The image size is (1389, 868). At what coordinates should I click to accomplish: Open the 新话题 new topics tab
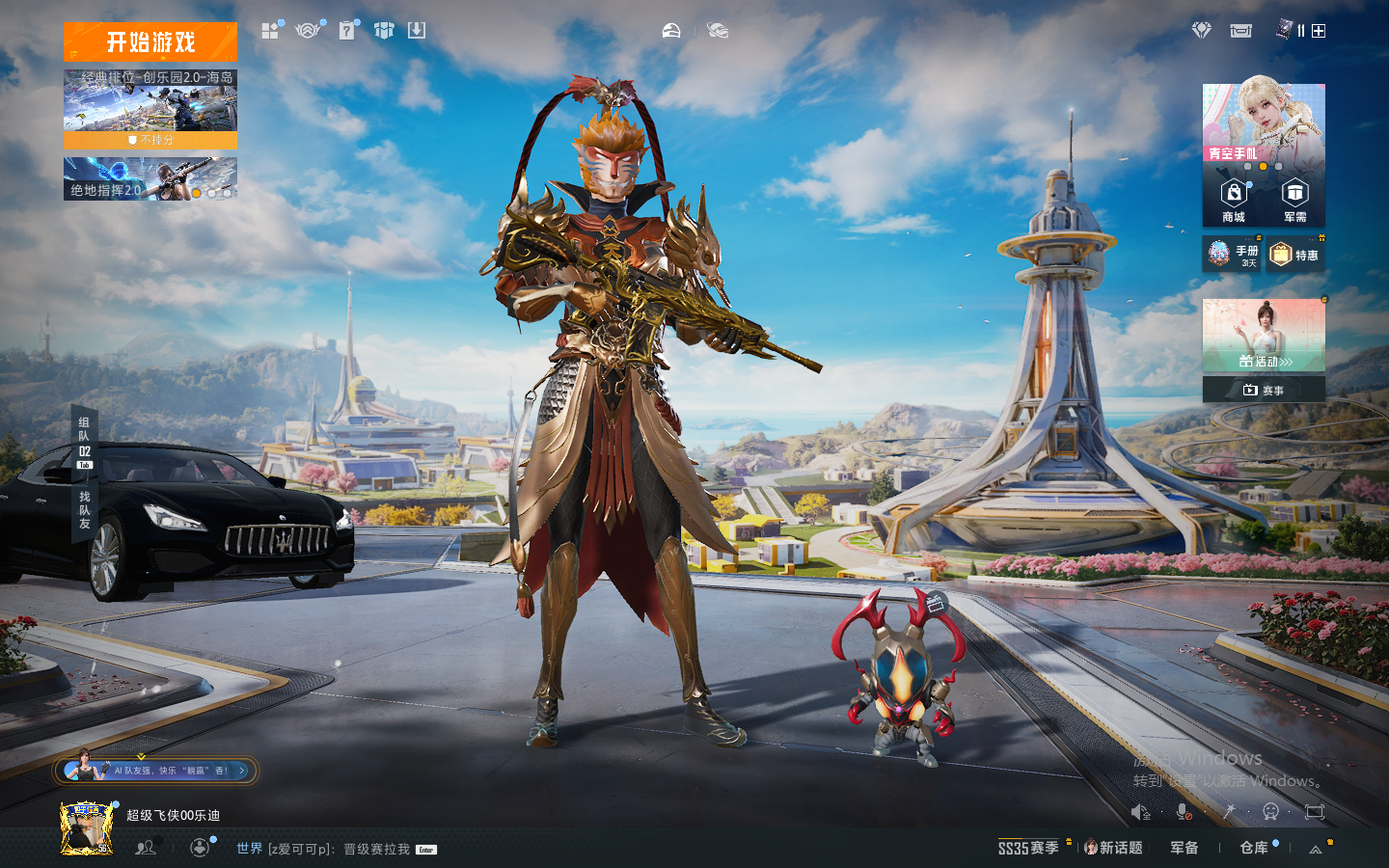[x=1114, y=848]
